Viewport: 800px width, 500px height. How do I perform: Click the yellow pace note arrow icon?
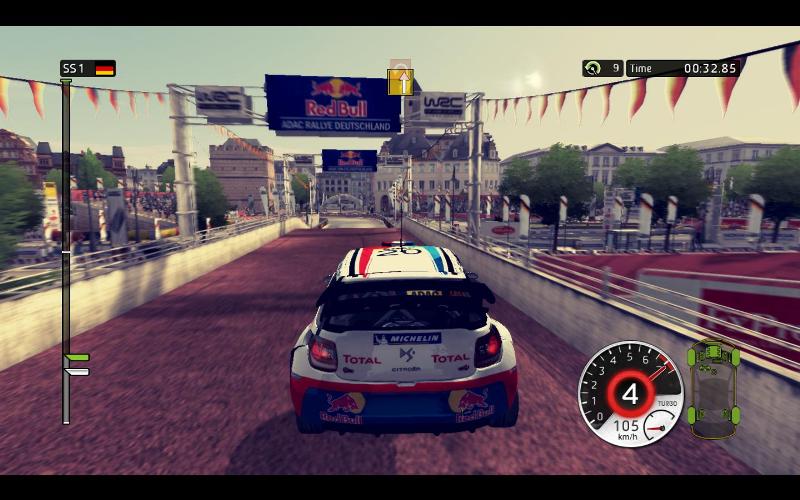point(400,81)
